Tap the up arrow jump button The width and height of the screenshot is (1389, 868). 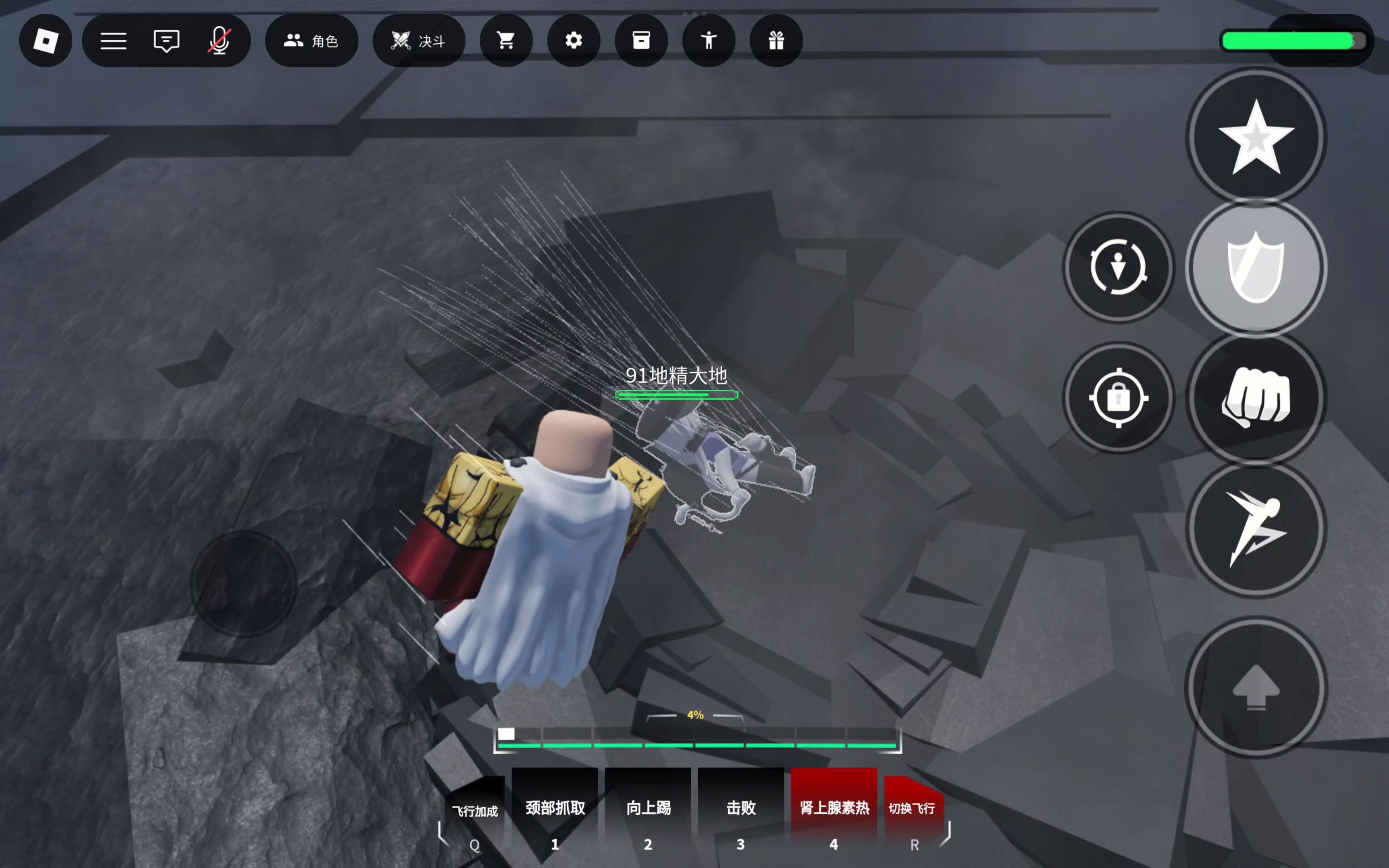(x=1256, y=687)
